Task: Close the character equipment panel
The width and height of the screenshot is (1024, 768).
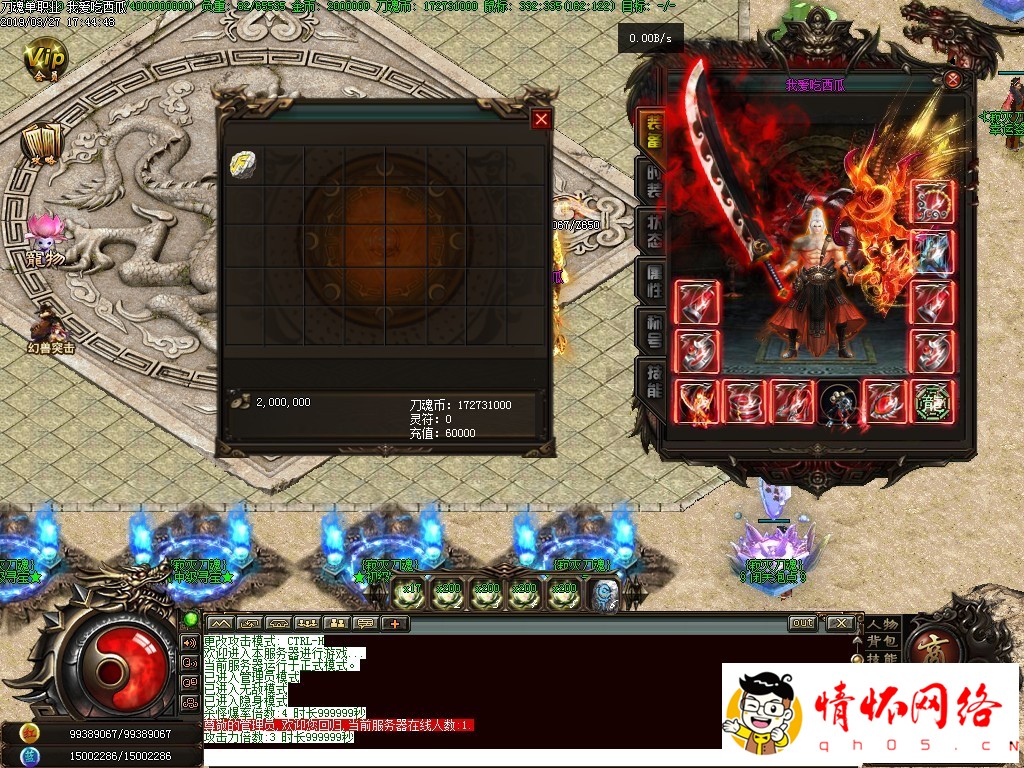Action: 953,79
